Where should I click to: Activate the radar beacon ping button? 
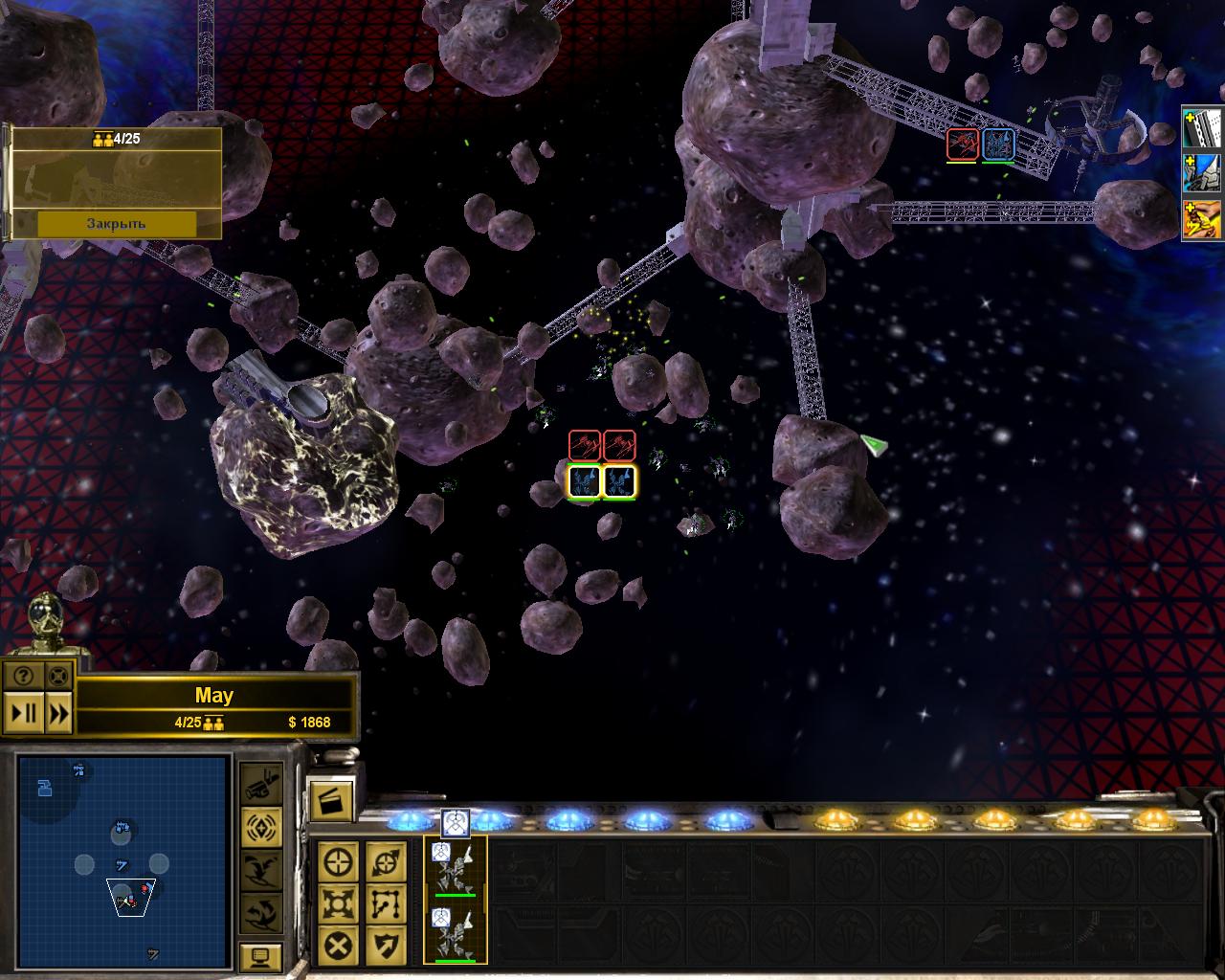point(260,825)
